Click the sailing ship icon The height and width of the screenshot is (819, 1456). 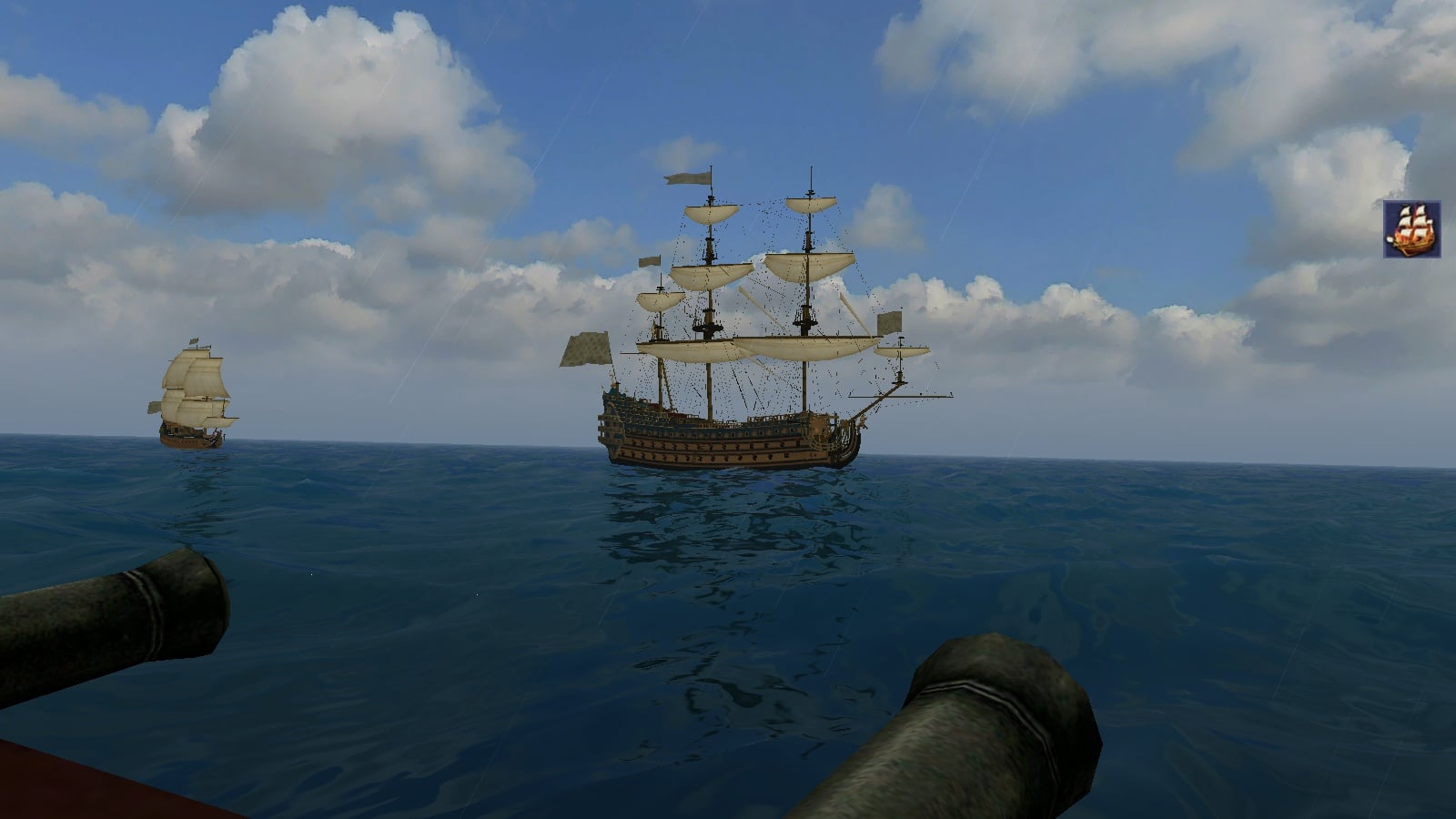click(1411, 229)
